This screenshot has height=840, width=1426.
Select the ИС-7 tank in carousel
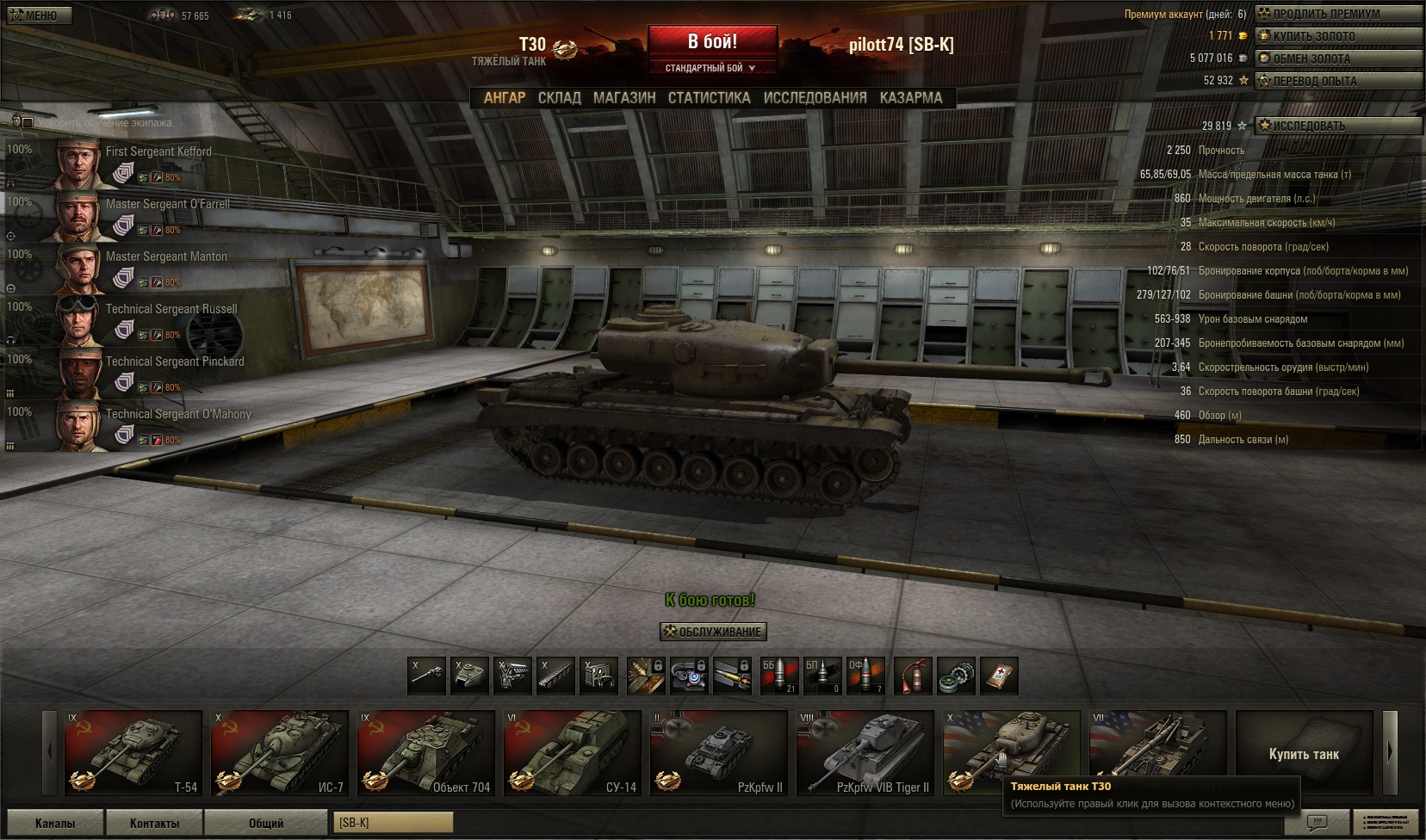point(280,752)
